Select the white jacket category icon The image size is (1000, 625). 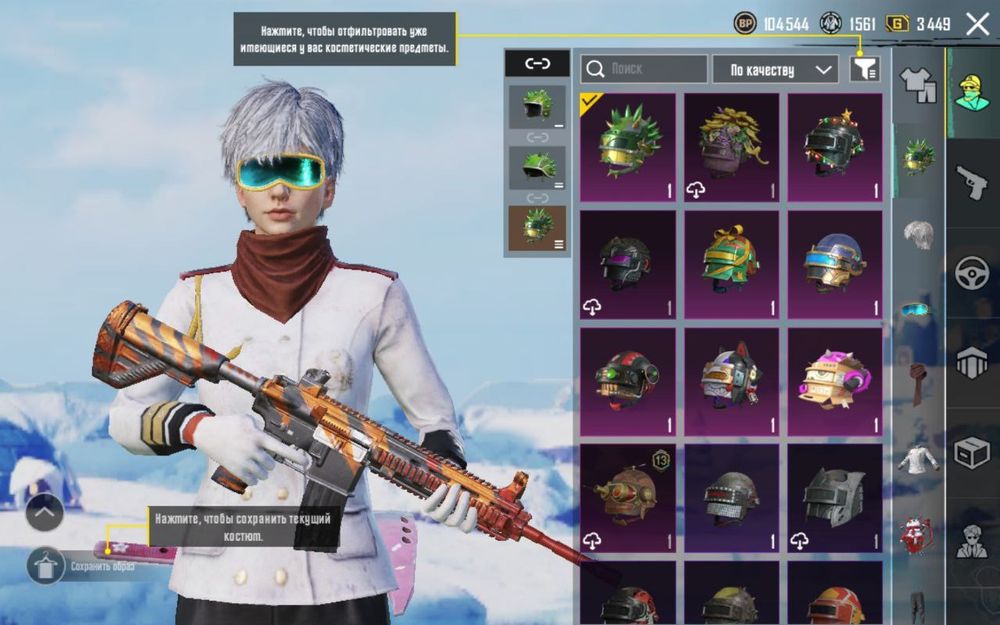coord(918,459)
